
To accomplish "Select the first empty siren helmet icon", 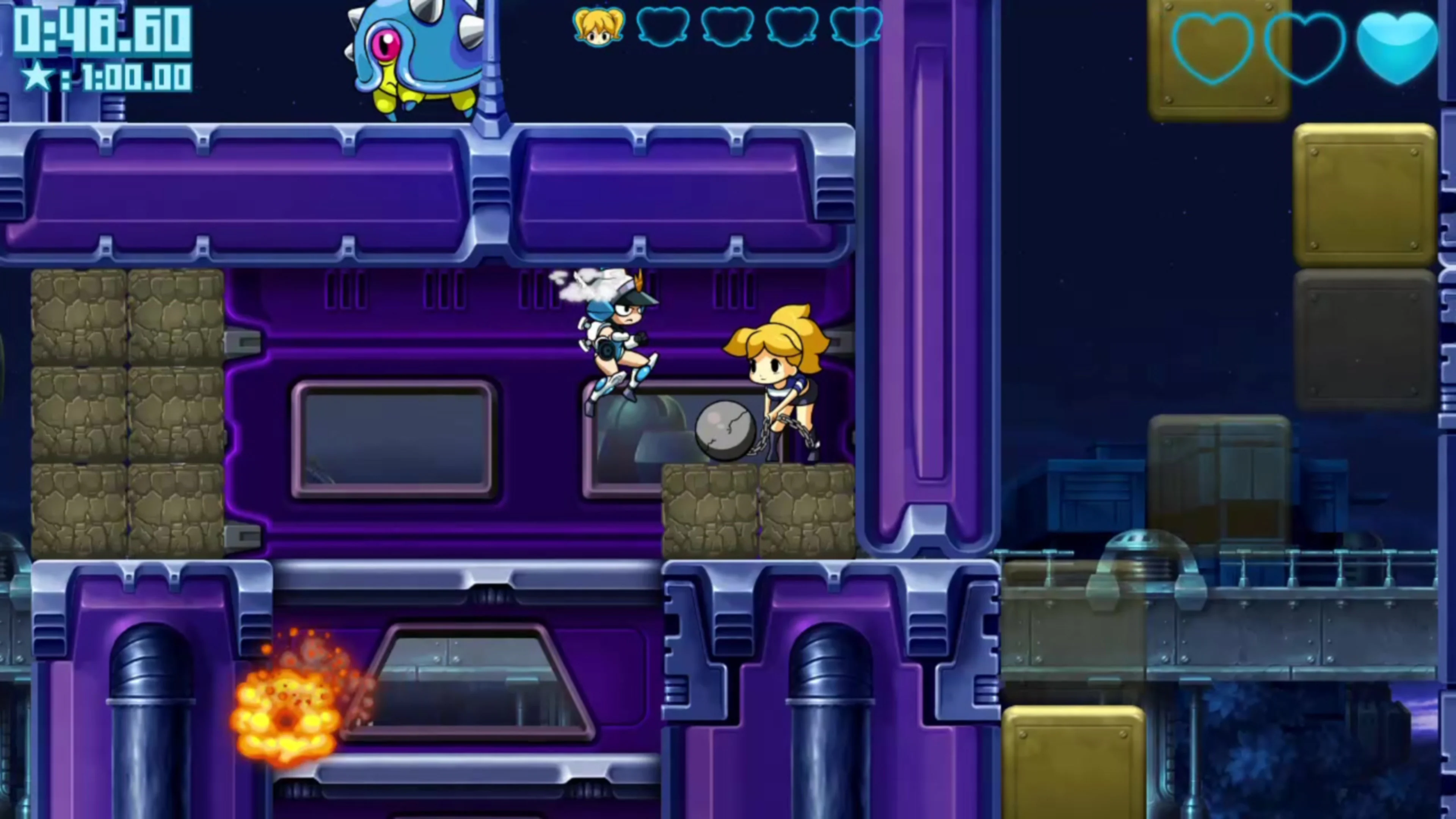I will point(664,25).
